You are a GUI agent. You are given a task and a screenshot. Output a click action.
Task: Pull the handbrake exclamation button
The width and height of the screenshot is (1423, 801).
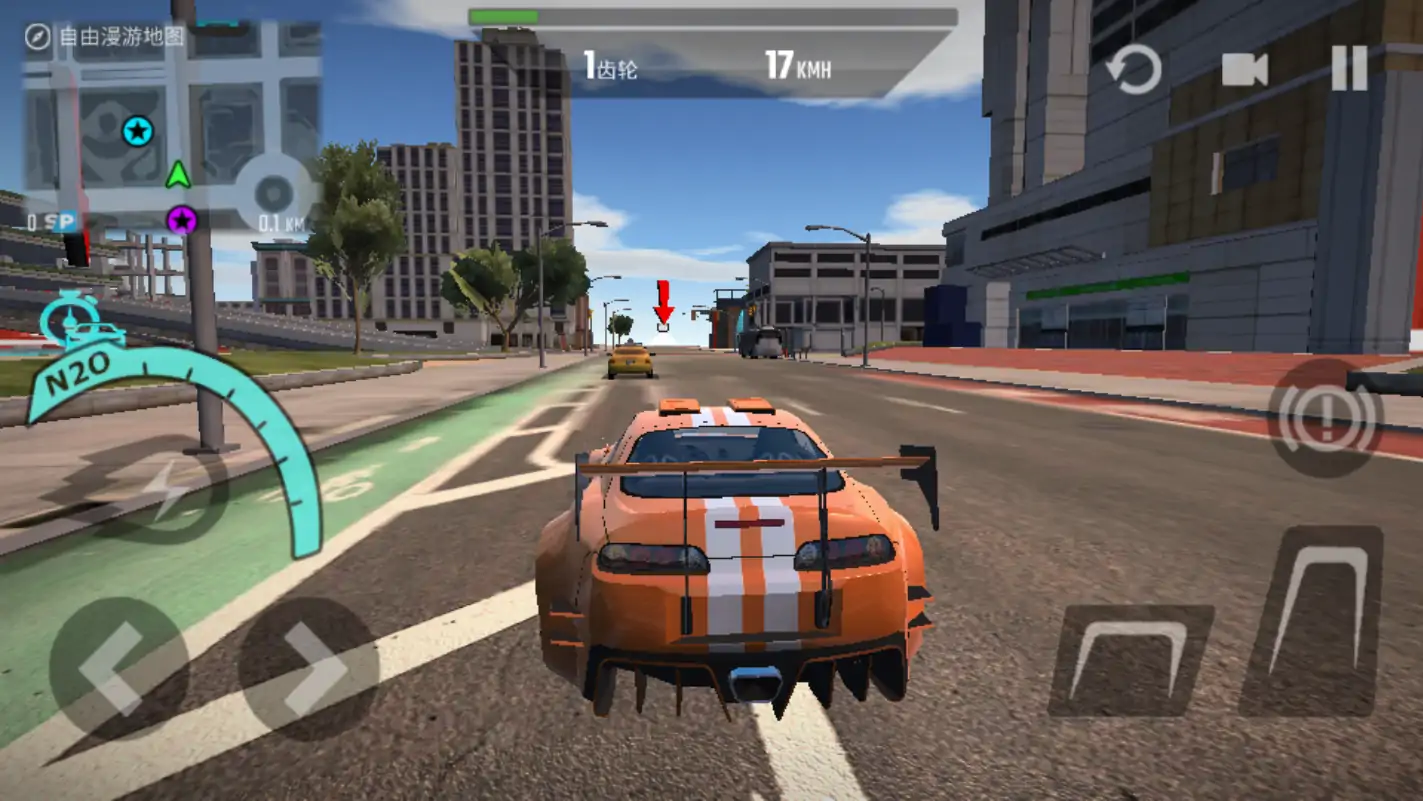[x=1326, y=418]
